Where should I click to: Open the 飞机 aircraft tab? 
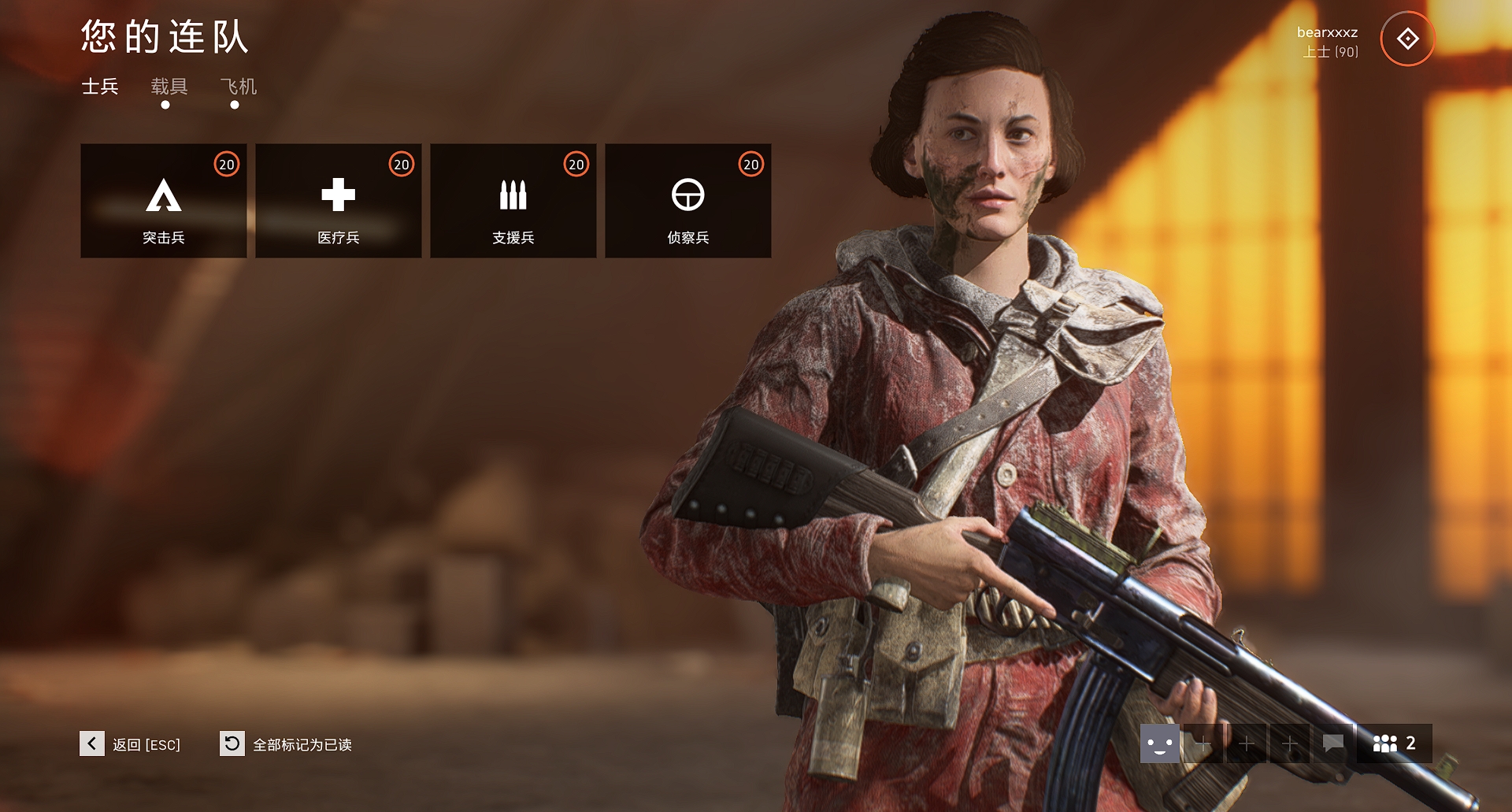[x=238, y=87]
